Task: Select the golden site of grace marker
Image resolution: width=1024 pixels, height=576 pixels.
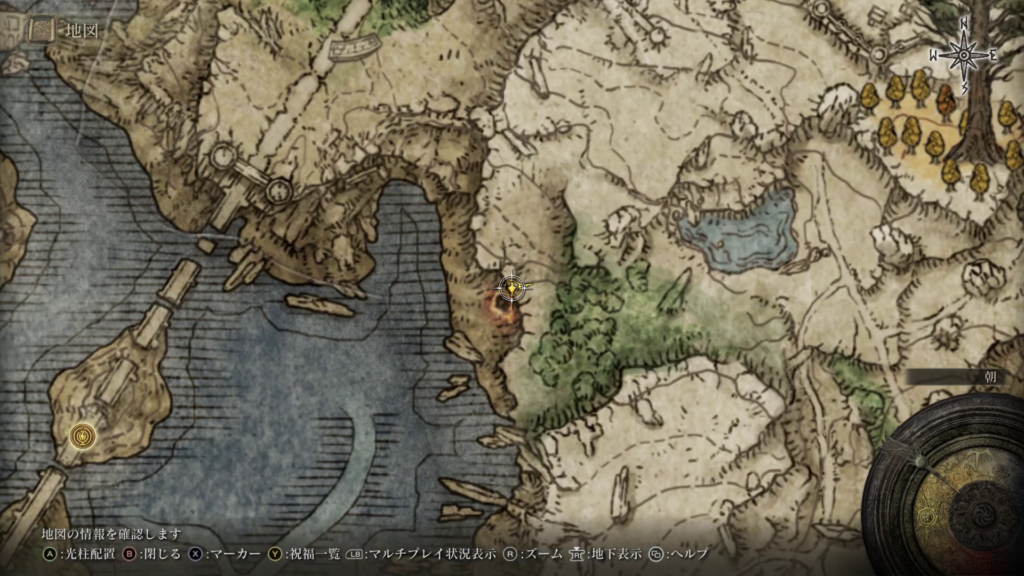Action: click(511, 288)
